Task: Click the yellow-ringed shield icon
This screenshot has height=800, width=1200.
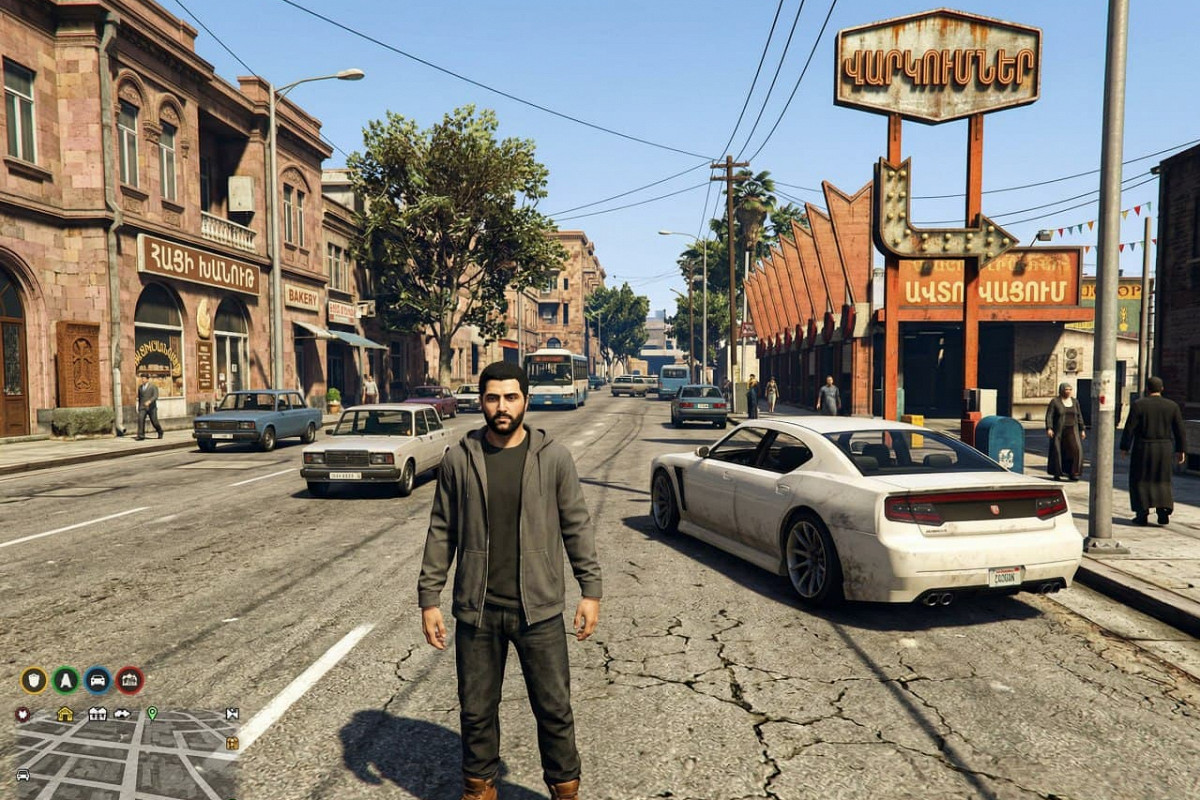Action: tap(33, 680)
